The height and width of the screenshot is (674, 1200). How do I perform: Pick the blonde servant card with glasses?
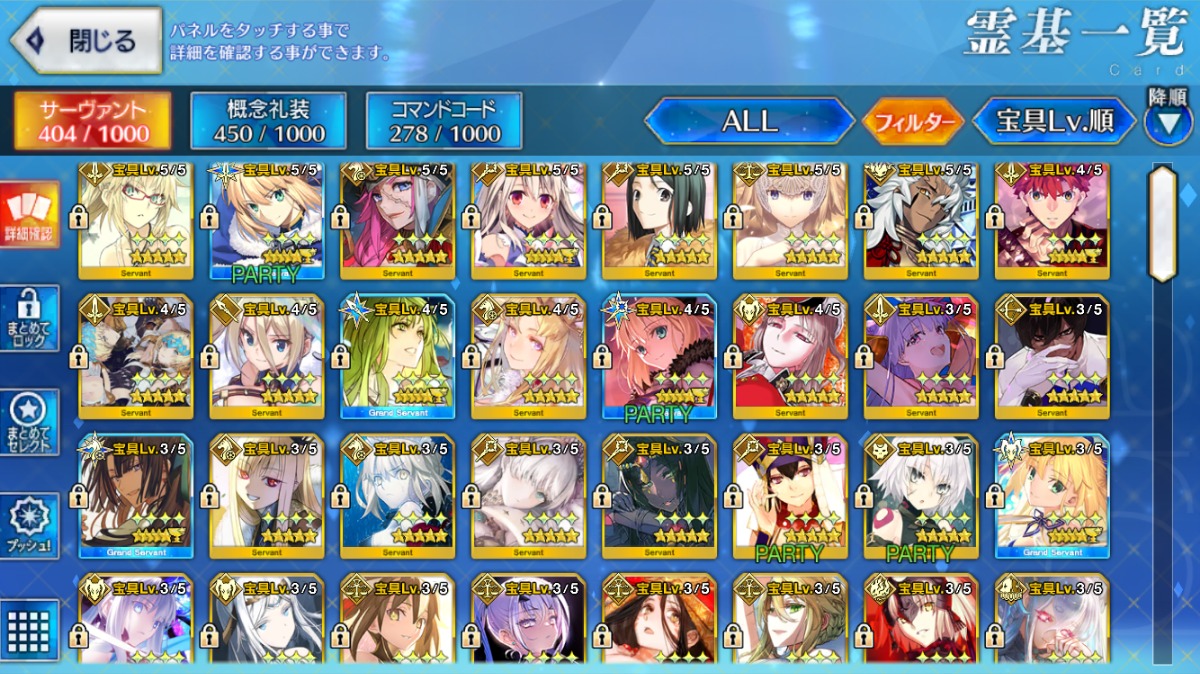(x=135, y=219)
